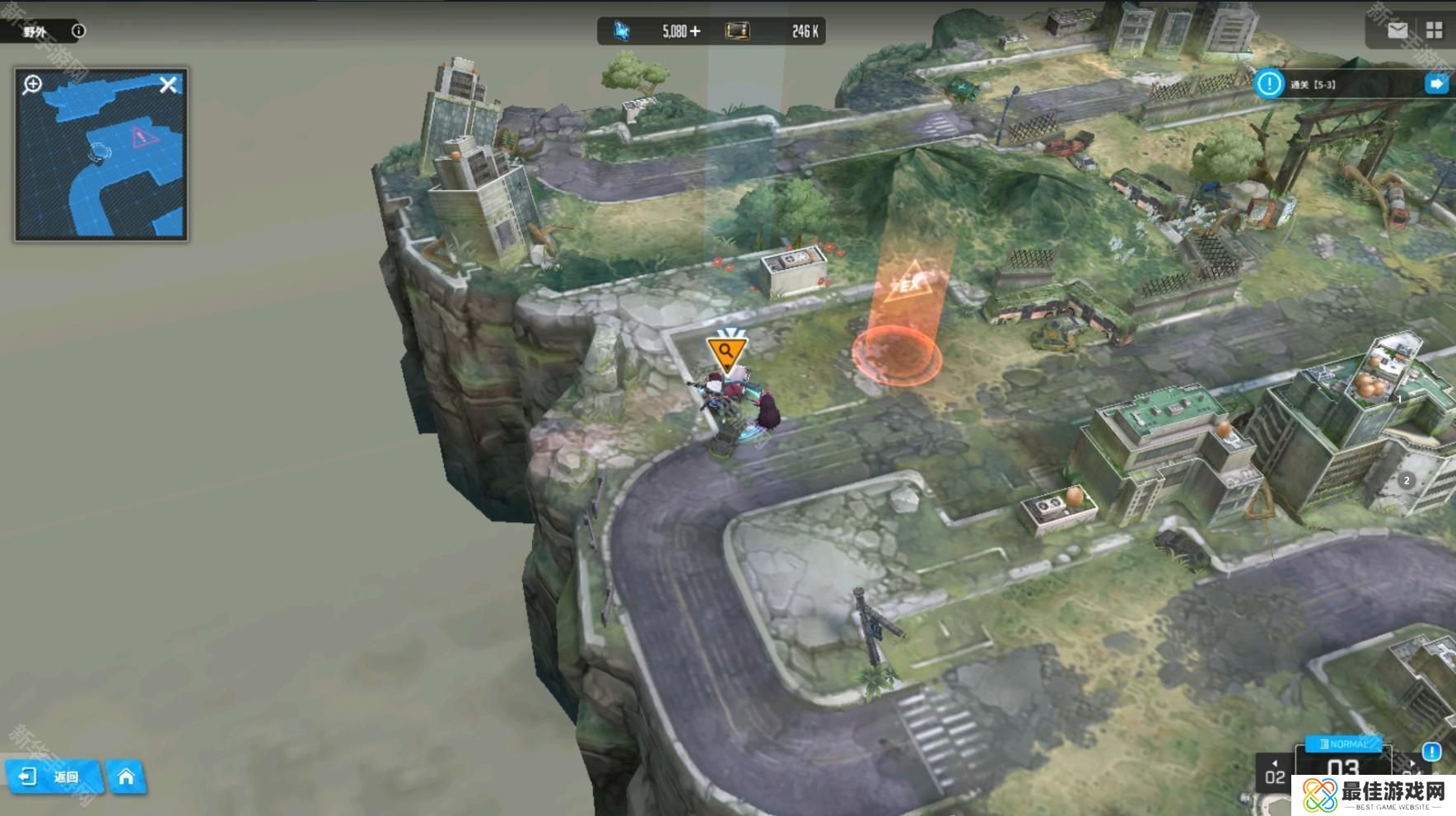The height and width of the screenshot is (816, 1456).
Task: Open the blue exclamation notice near chapter selector
Action: [x=1431, y=752]
